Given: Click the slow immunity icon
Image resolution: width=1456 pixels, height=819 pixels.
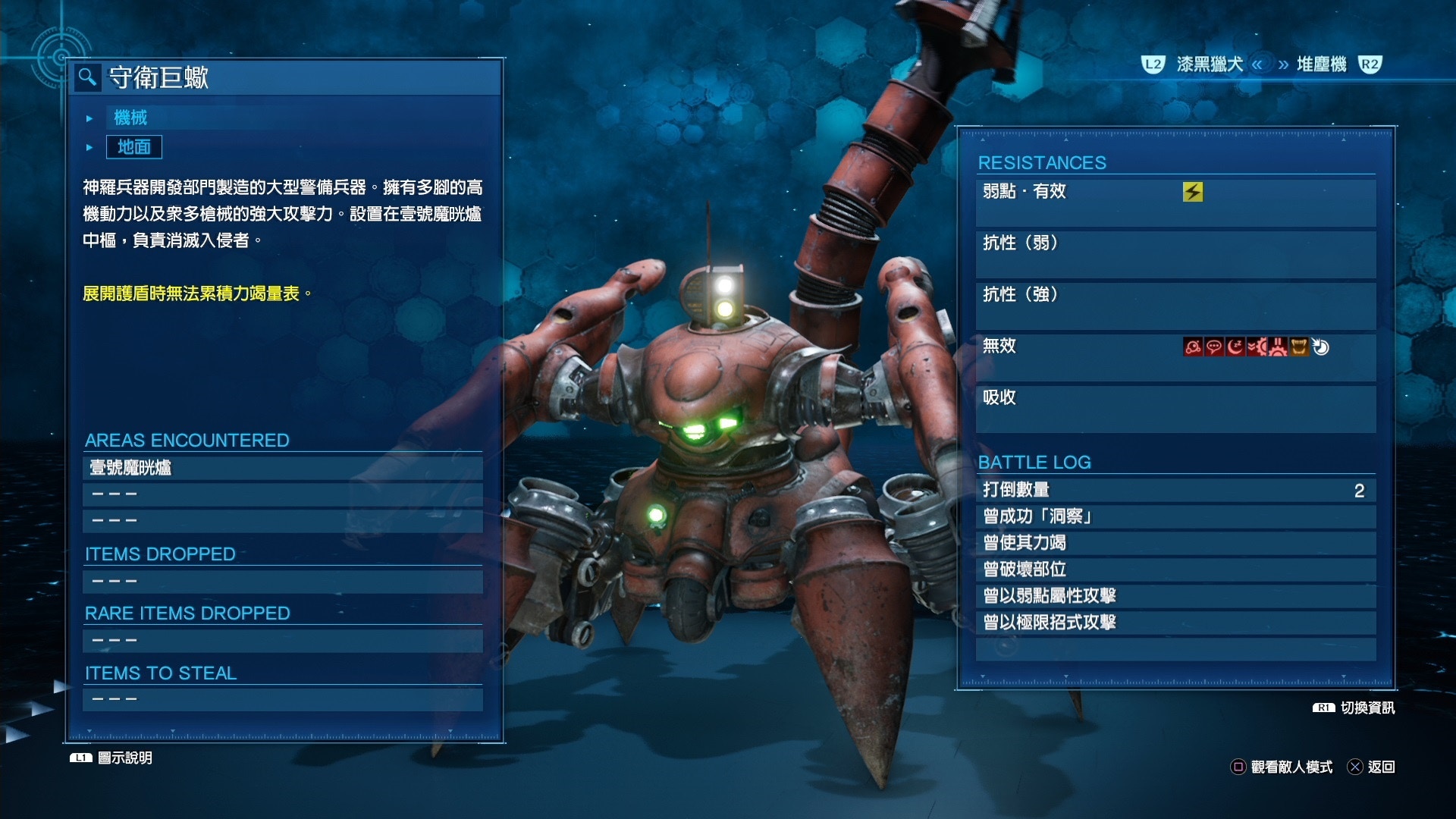Looking at the screenshot, I should point(1257,347).
